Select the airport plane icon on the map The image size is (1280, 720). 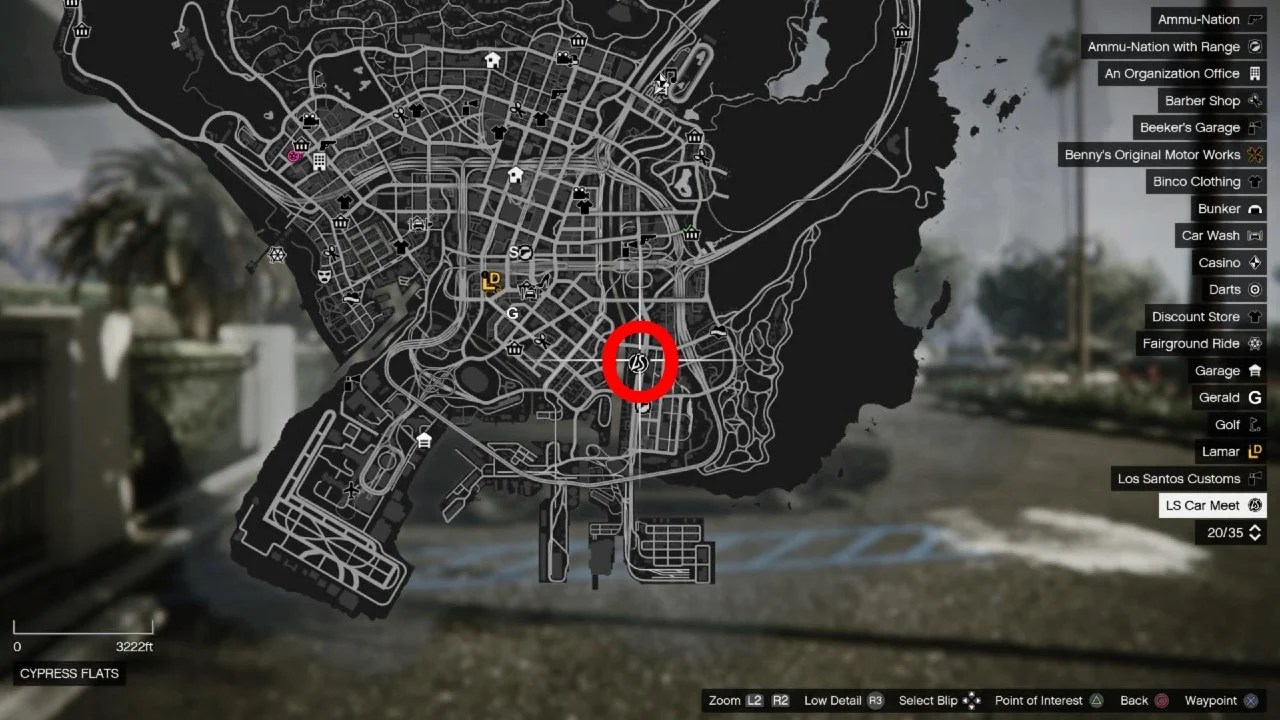[x=352, y=491]
